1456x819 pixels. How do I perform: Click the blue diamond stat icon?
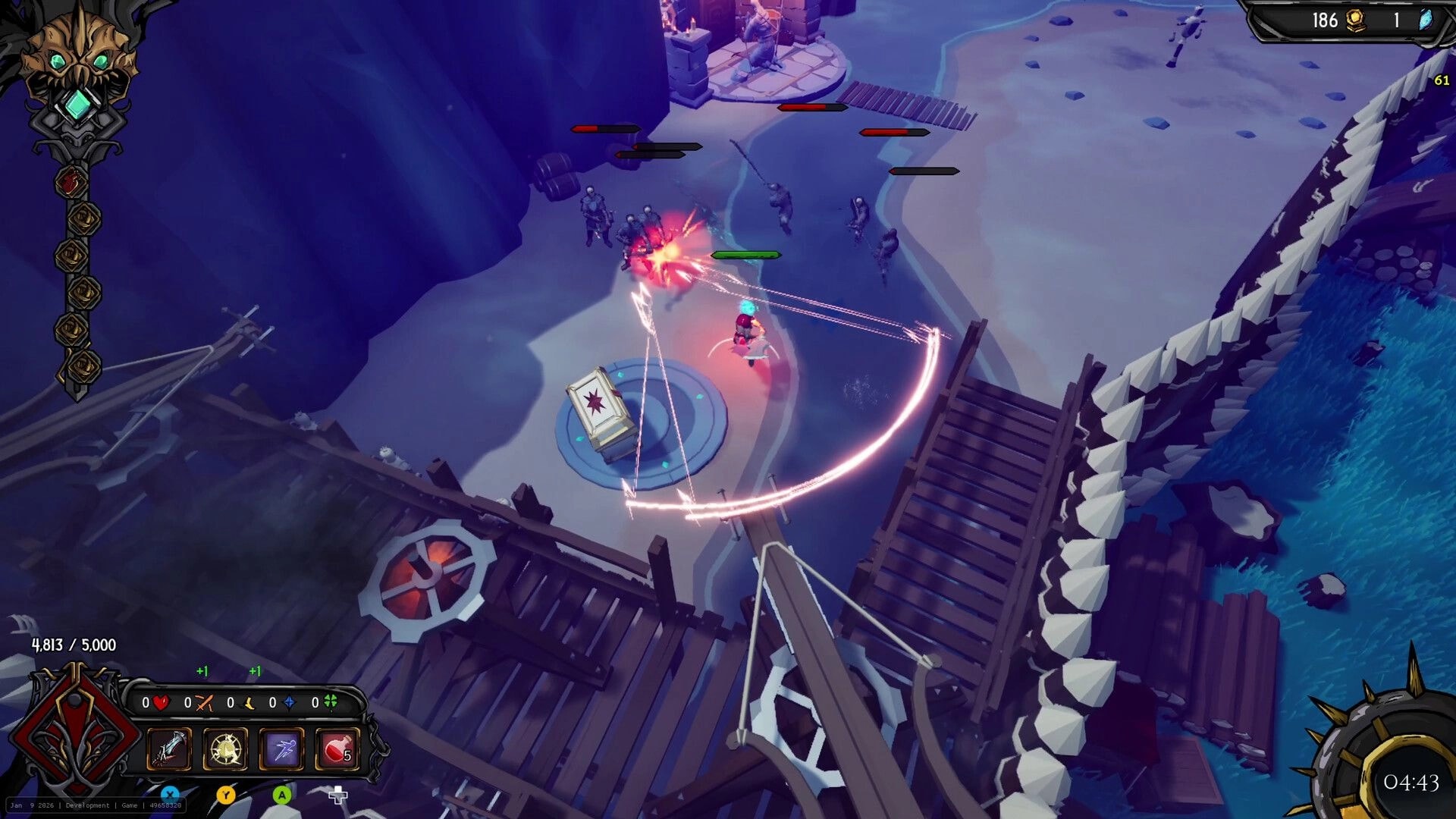coord(289,702)
